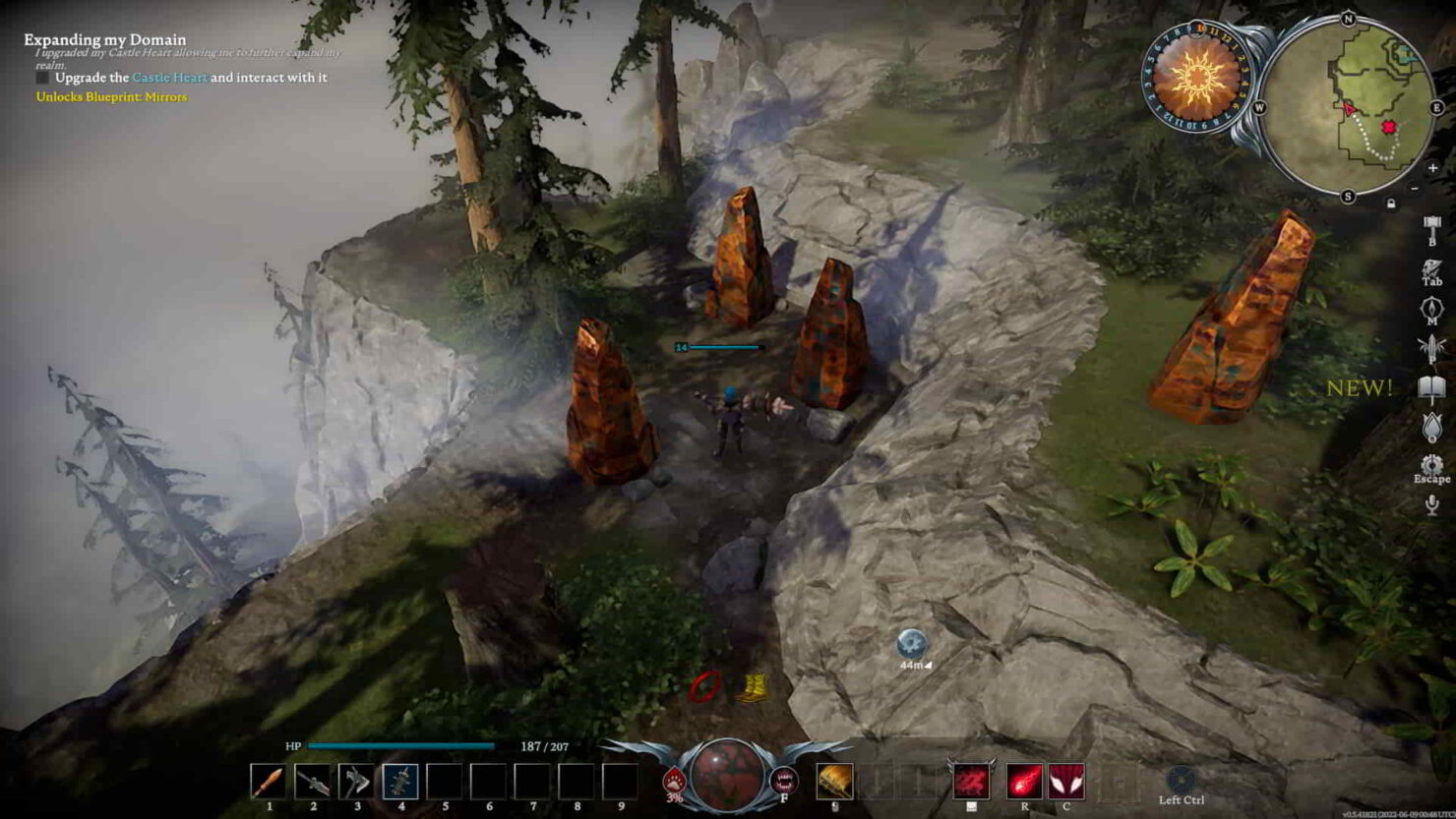Activate the bite ability labeled F

coord(784,780)
